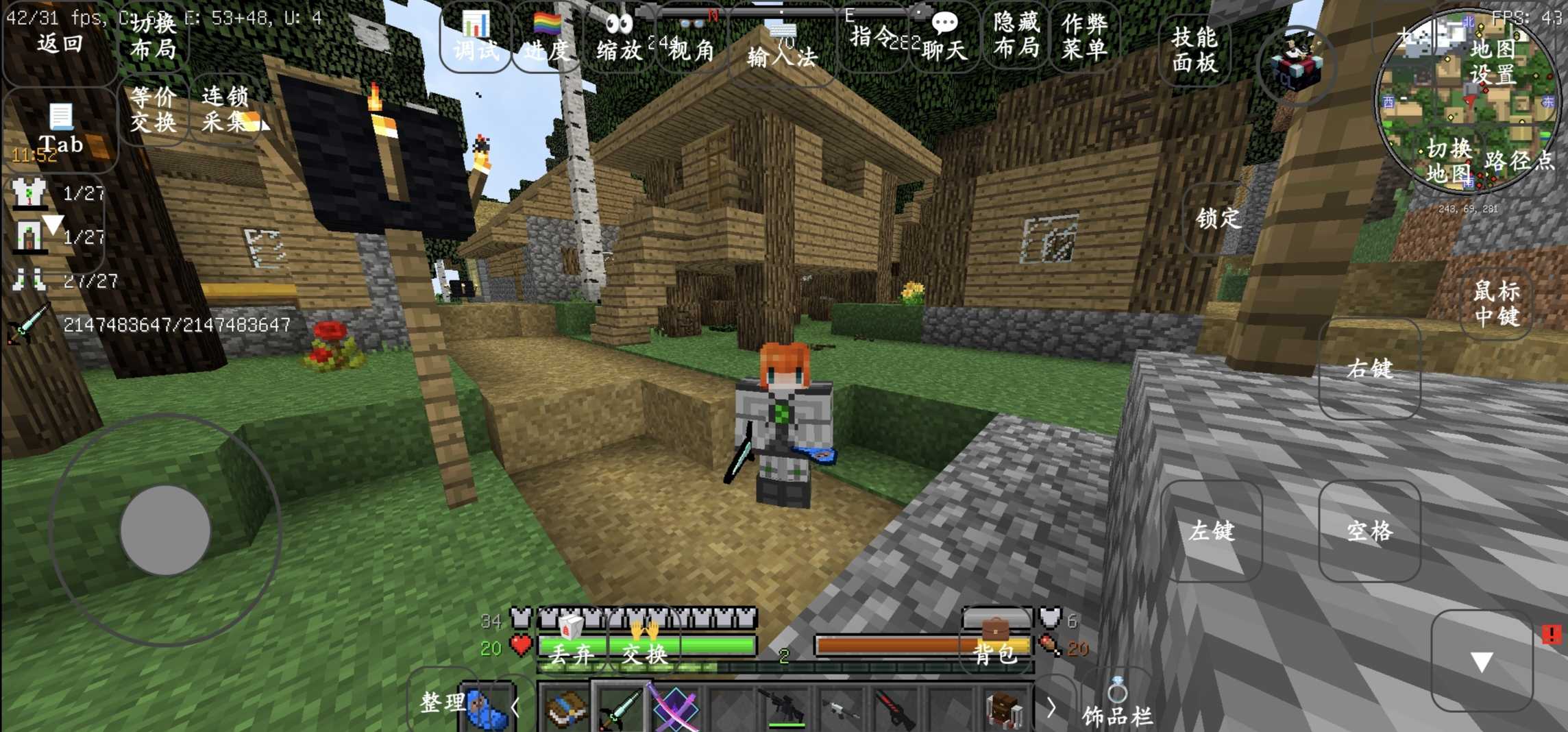
Task: Activate the 缩放 zoom button
Action: point(619,38)
